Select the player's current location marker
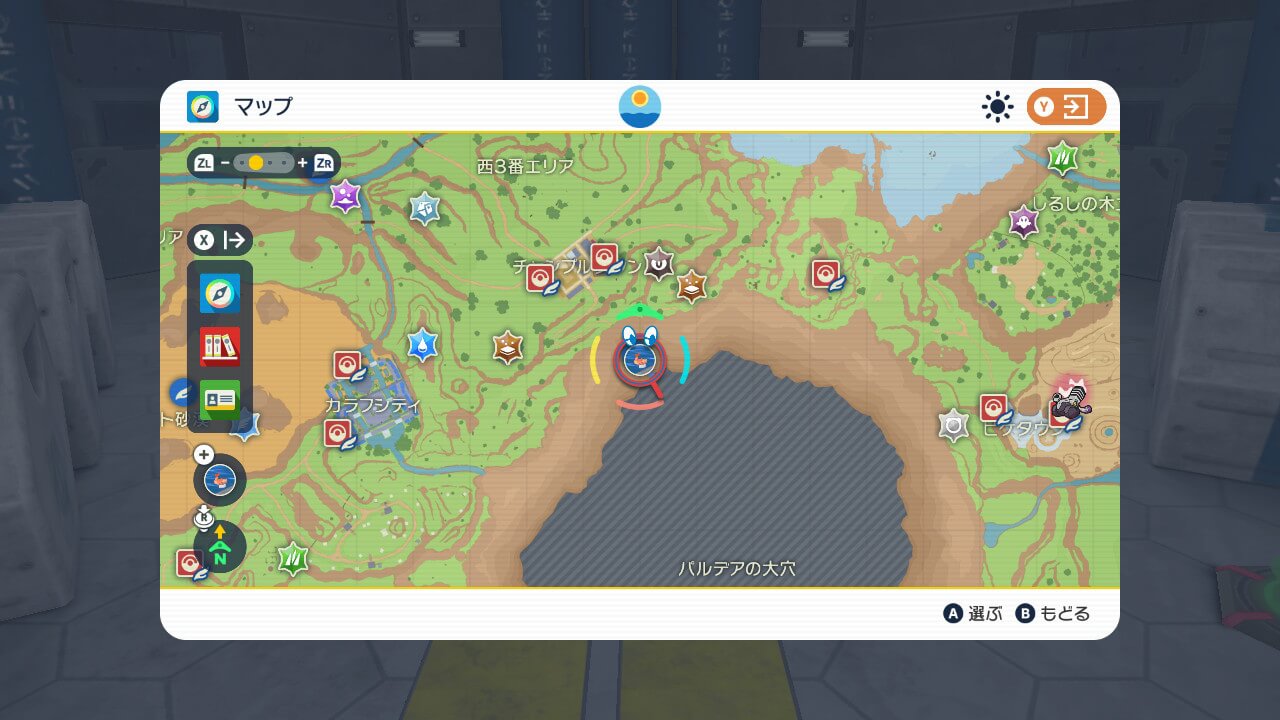This screenshot has height=720, width=1280. click(x=639, y=358)
